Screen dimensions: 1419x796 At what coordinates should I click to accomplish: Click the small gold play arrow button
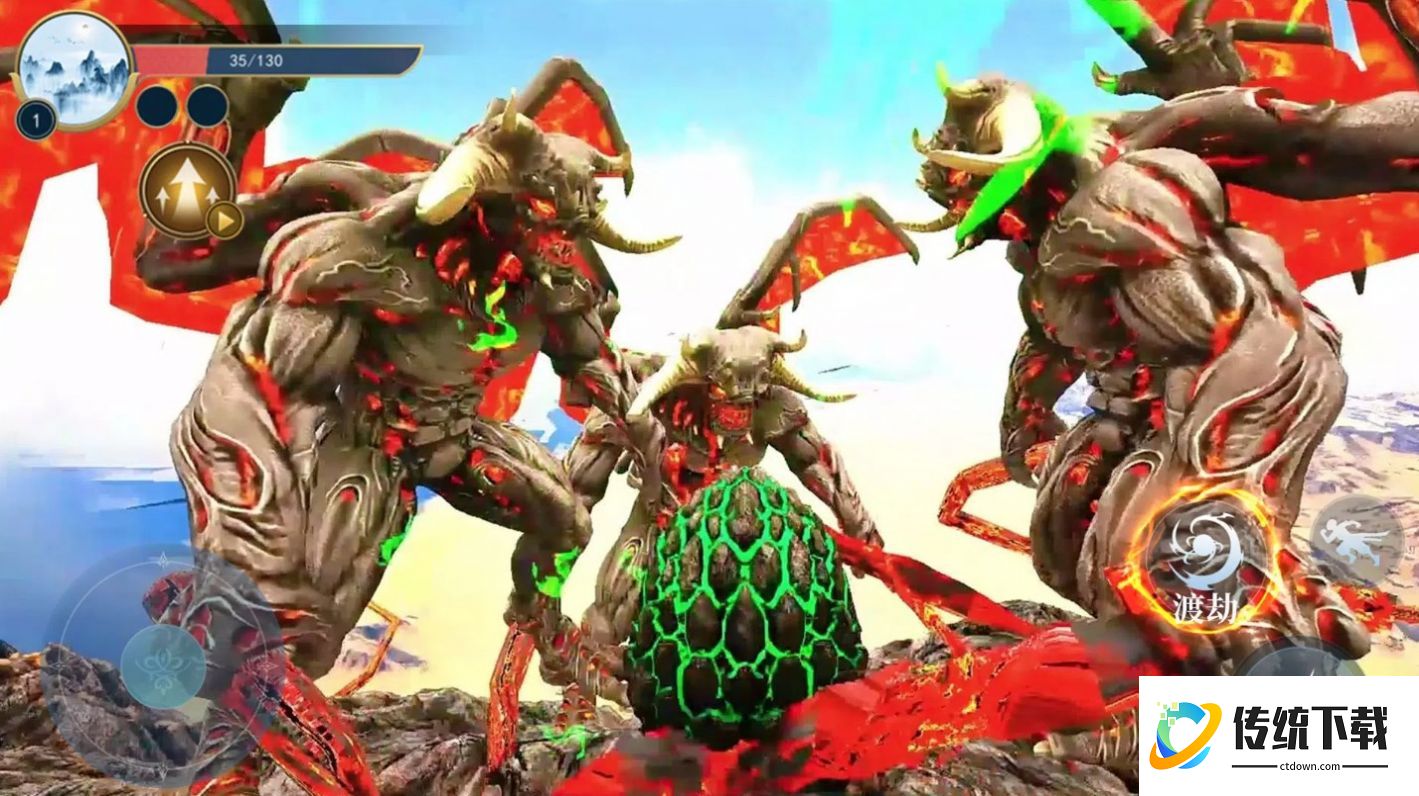coord(225,220)
